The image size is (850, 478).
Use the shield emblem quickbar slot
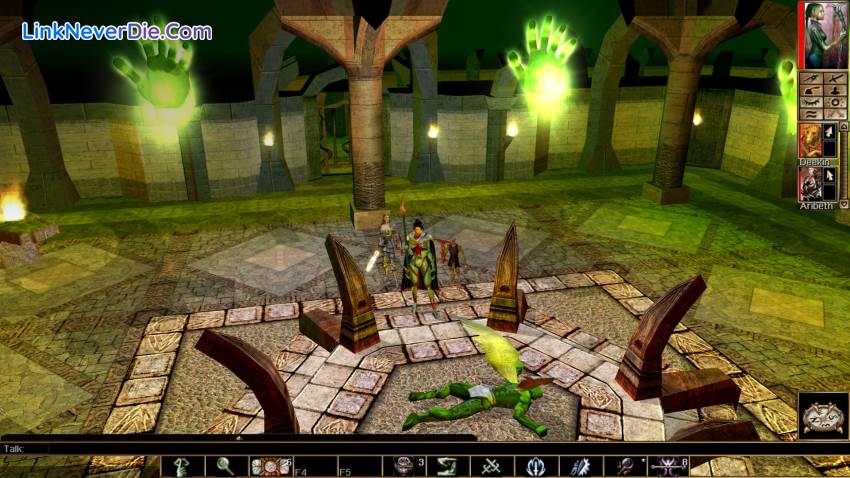pos(536,466)
